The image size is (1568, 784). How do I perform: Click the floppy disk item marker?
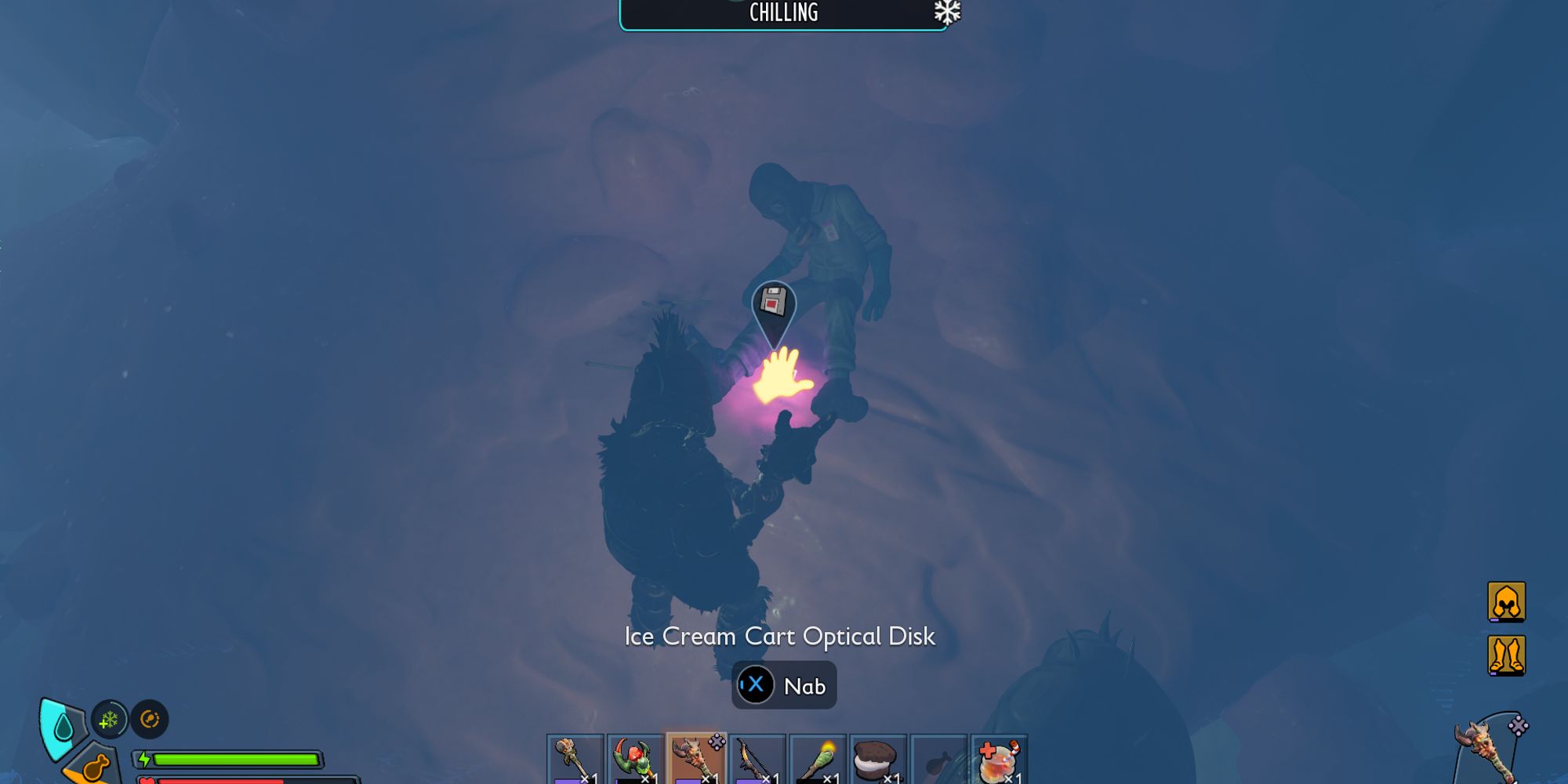click(774, 303)
